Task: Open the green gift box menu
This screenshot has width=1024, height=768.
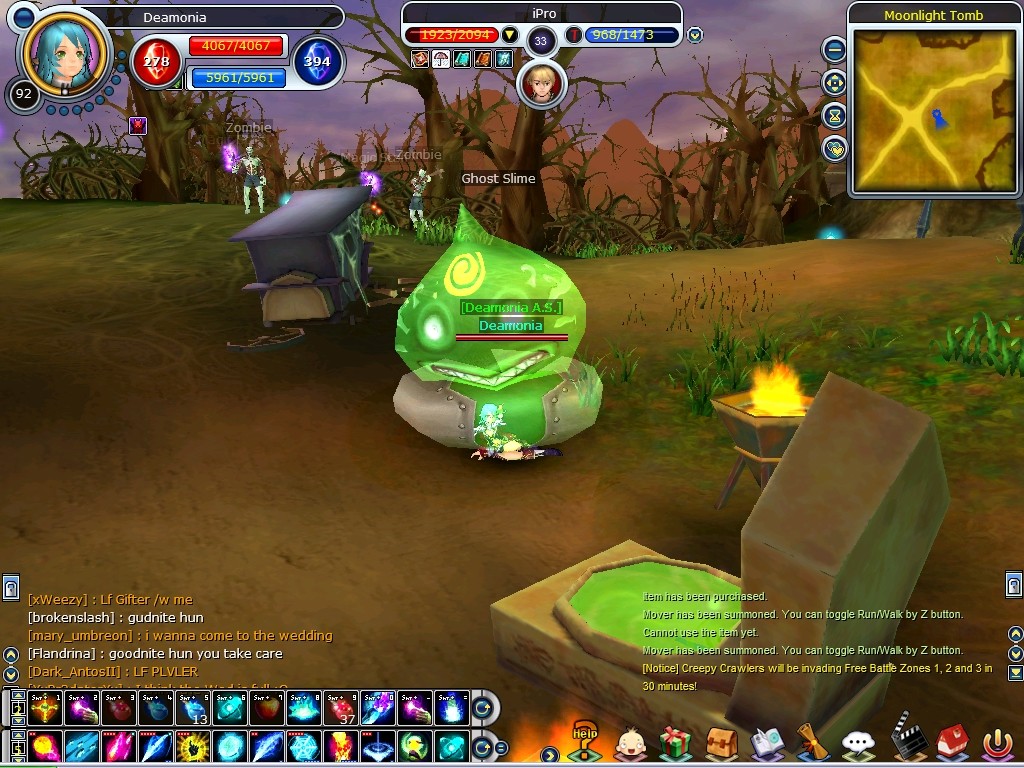Action: pos(676,743)
